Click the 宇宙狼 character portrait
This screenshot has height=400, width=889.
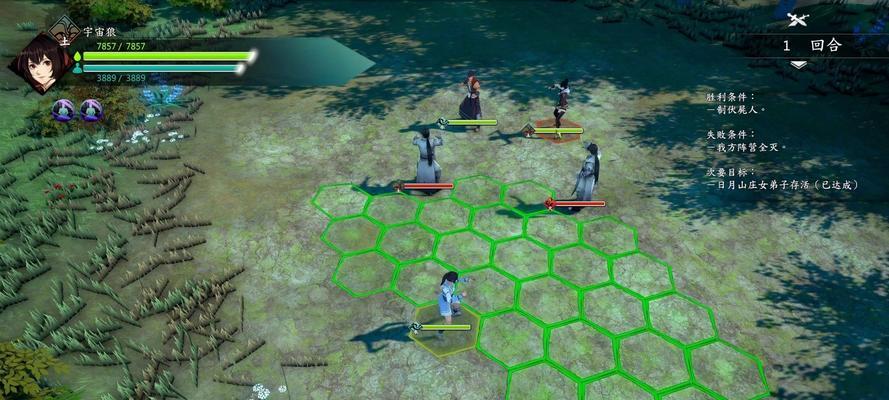pos(38,63)
